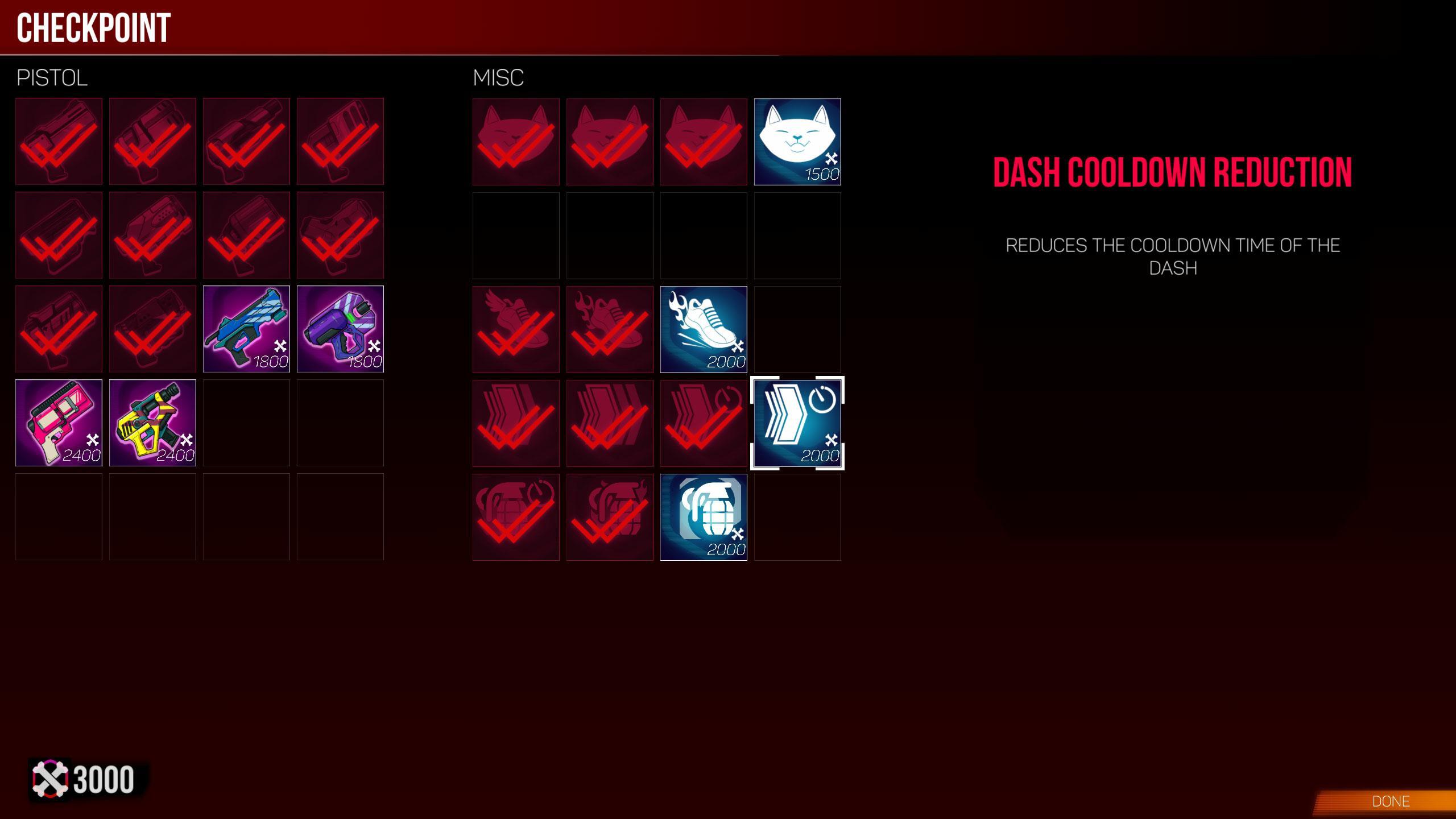Viewport: 1456px width, 819px height.
Task: Select the winged shoe unlocked upgrade
Action: pos(515,328)
